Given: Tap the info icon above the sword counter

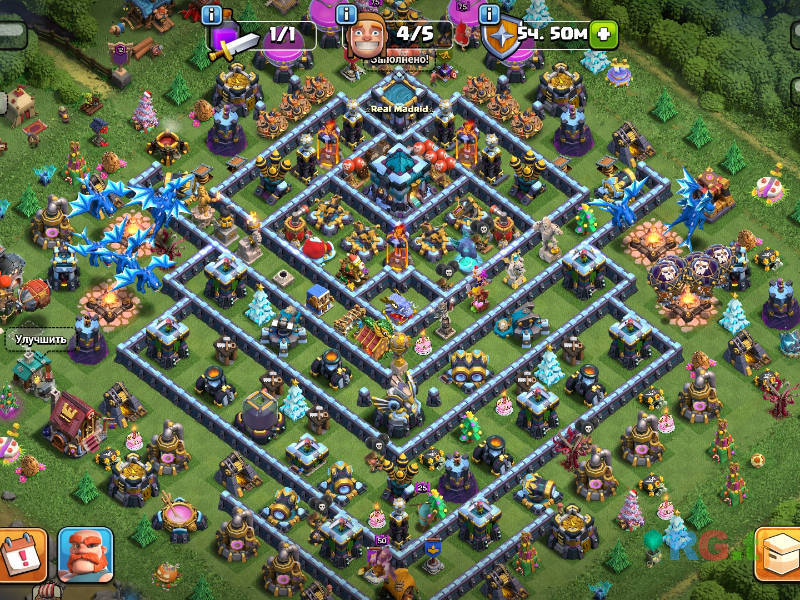Looking at the screenshot, I should 211,14.
